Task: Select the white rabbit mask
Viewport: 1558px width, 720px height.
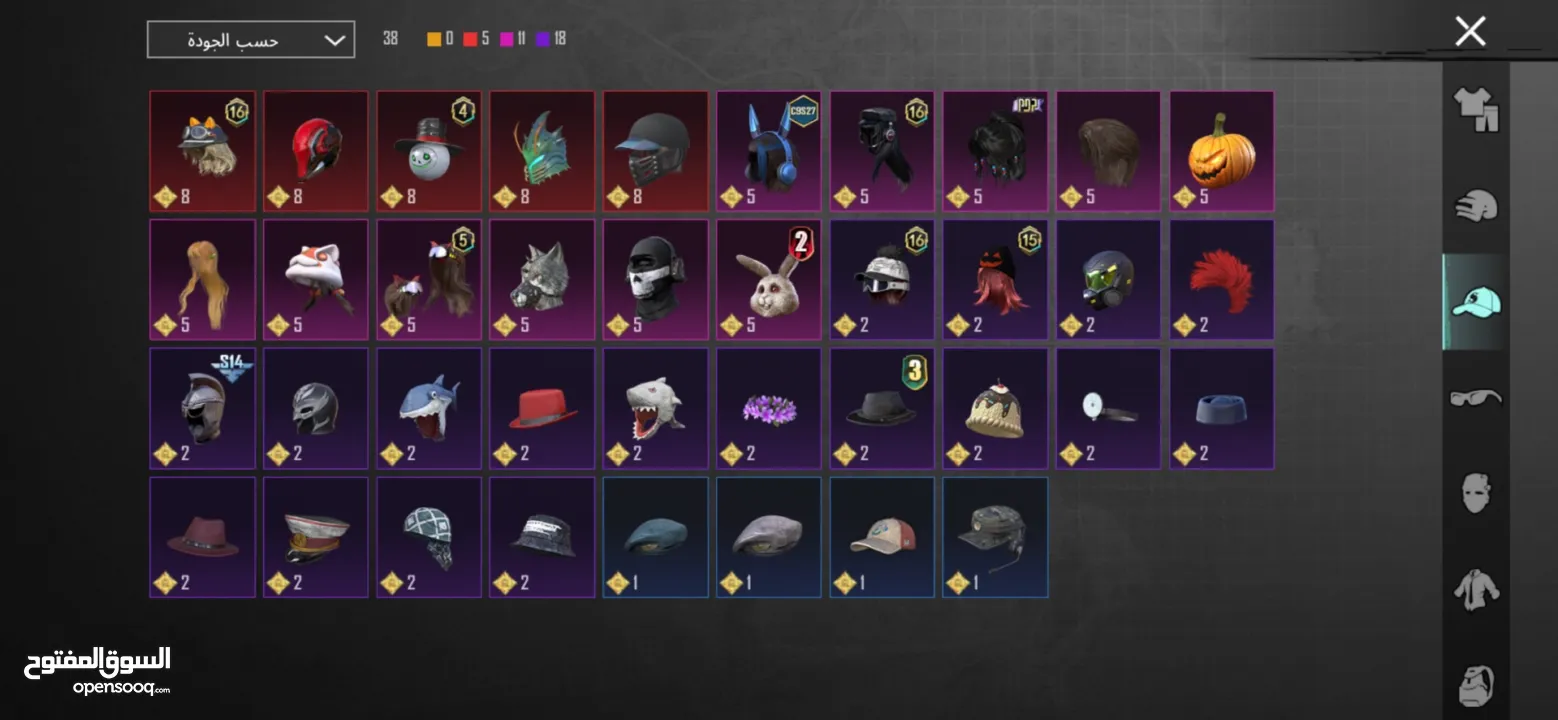Action: (x=769, y=281)
